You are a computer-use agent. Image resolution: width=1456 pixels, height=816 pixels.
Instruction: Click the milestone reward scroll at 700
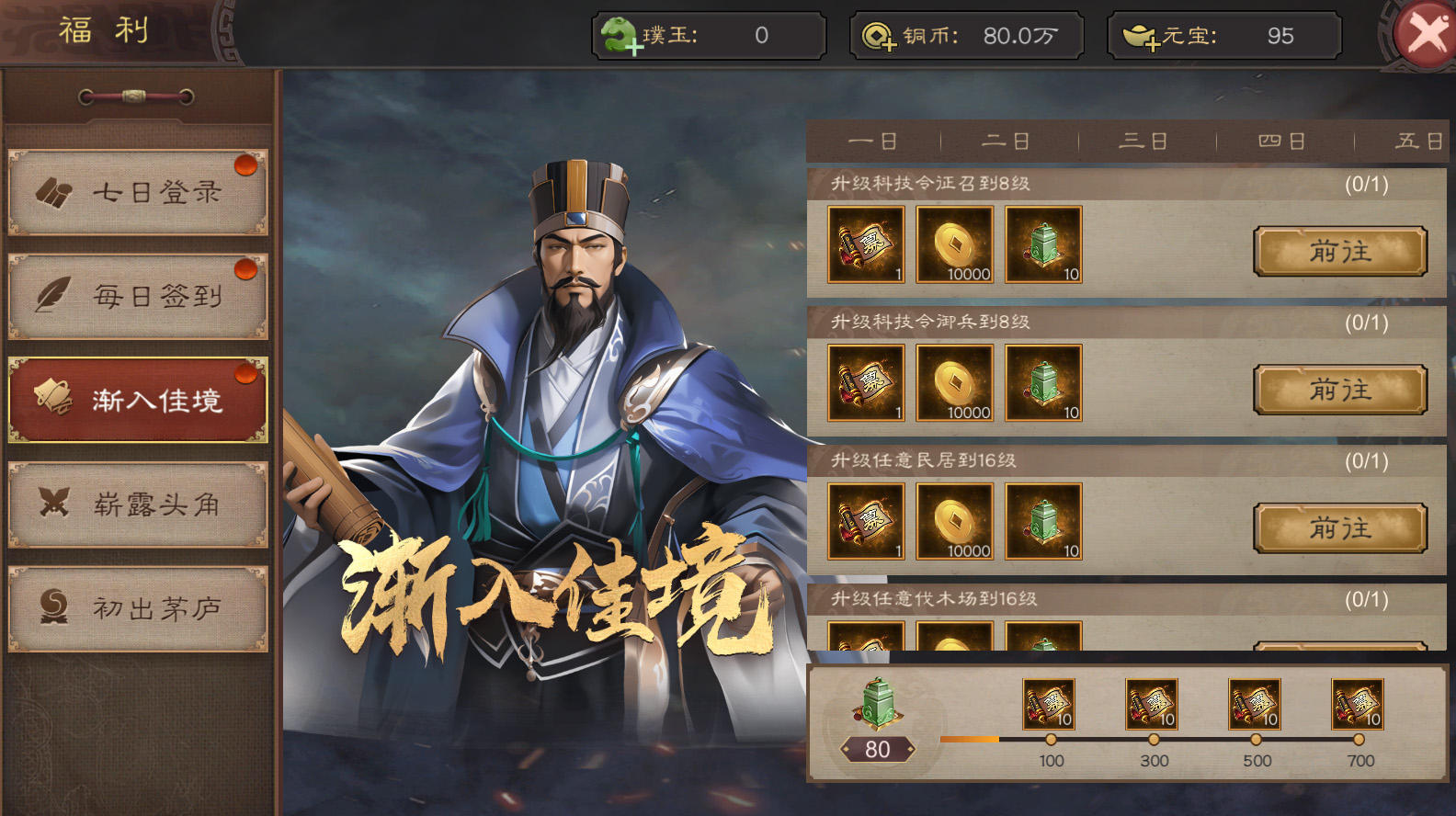[x=1357, y=703]
